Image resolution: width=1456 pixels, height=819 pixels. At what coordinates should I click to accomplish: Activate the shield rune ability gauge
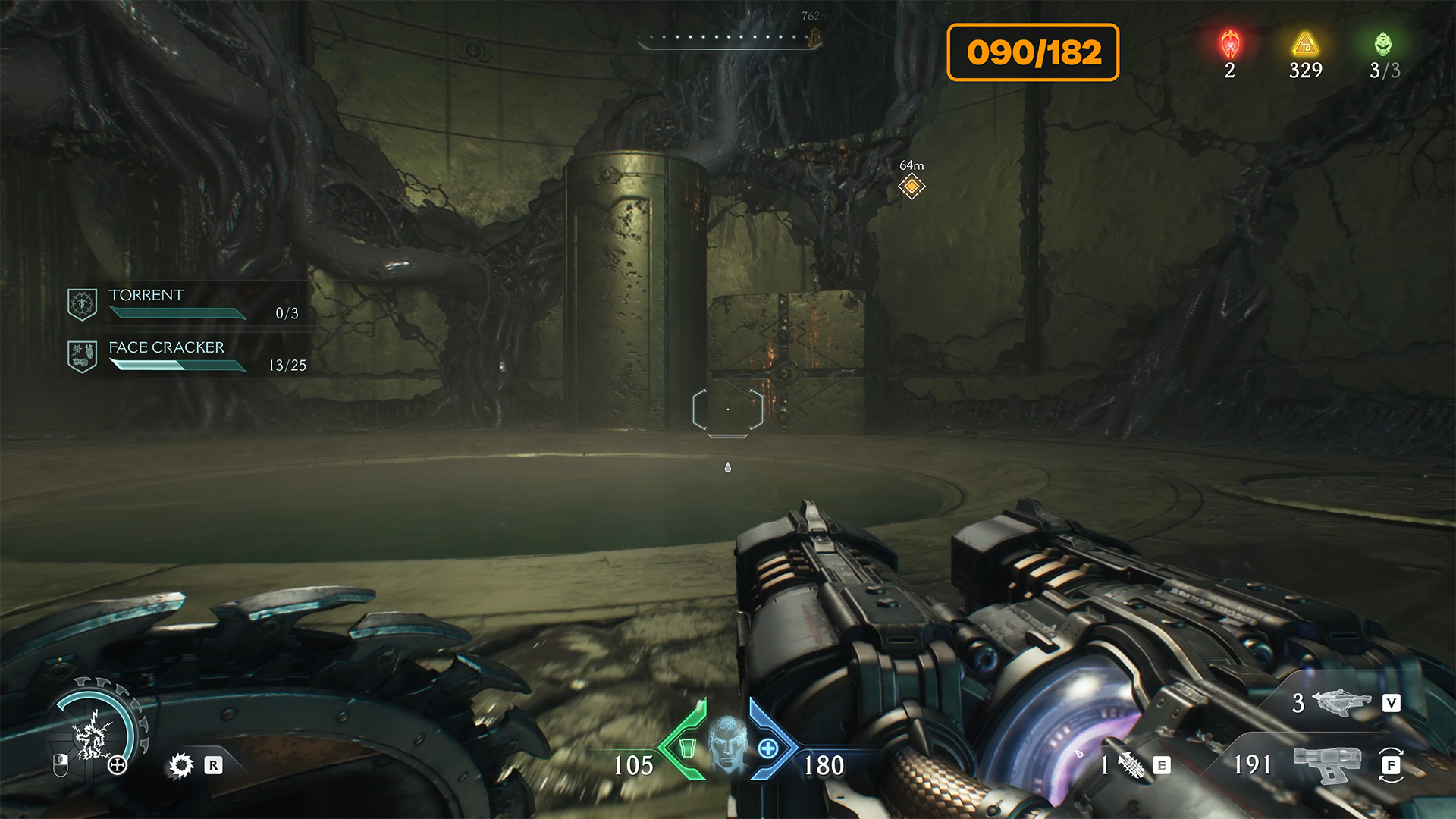coord(95,732)
